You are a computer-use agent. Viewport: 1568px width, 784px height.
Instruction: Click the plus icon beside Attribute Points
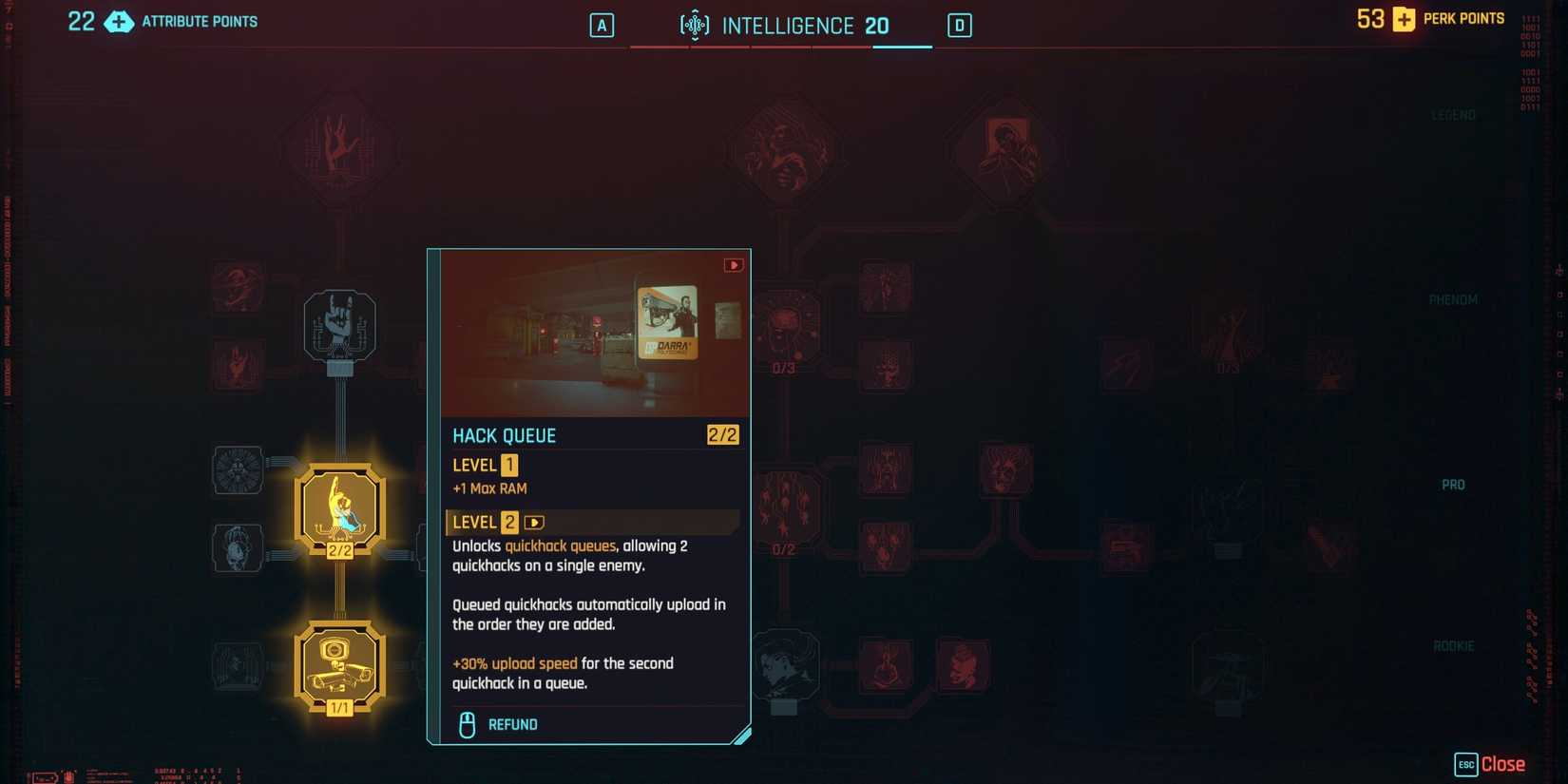(118, 21)
